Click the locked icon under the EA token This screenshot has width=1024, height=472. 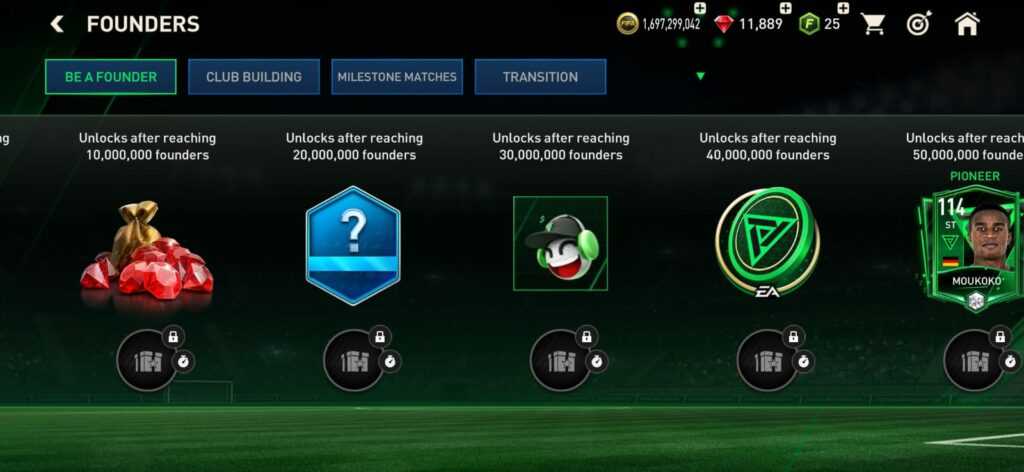coord(767,360)
